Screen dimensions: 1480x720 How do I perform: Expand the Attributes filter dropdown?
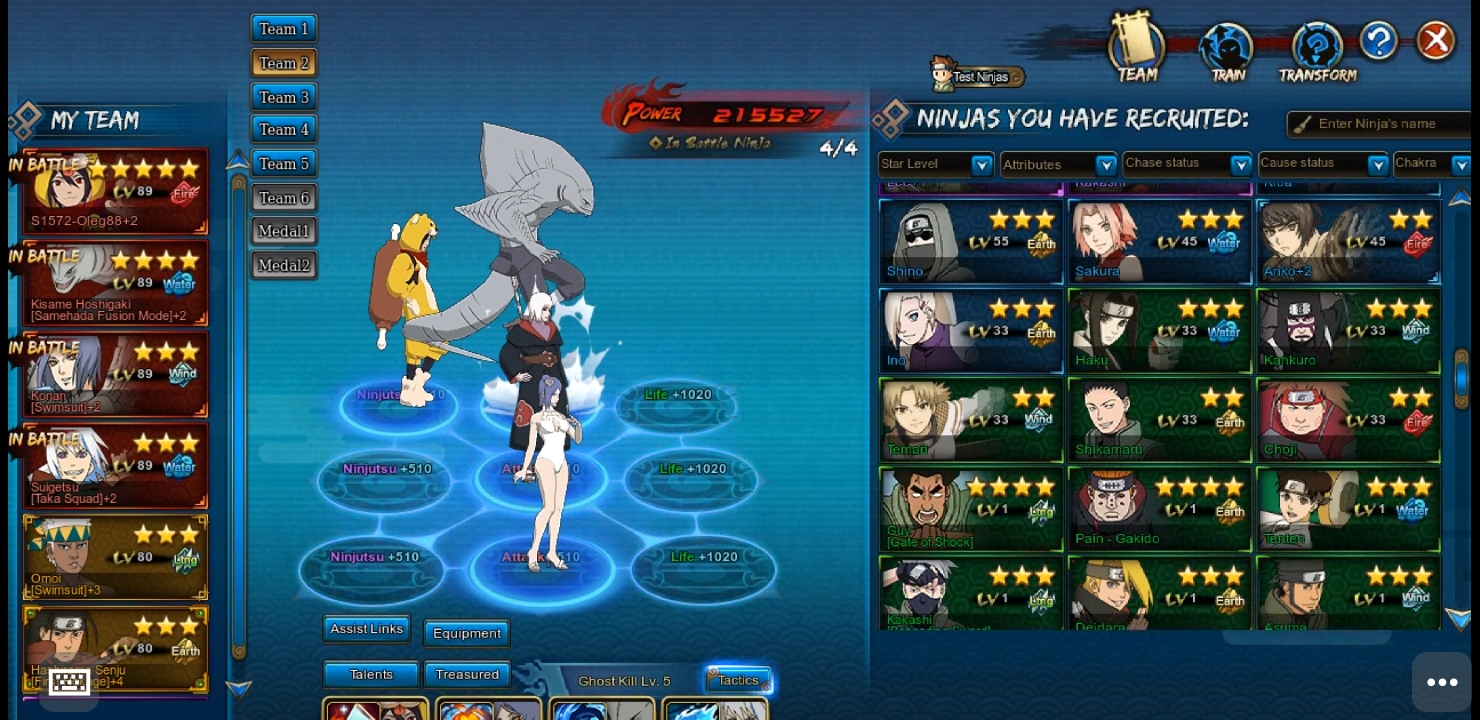pyautogui.click(x=1058, y=164)
